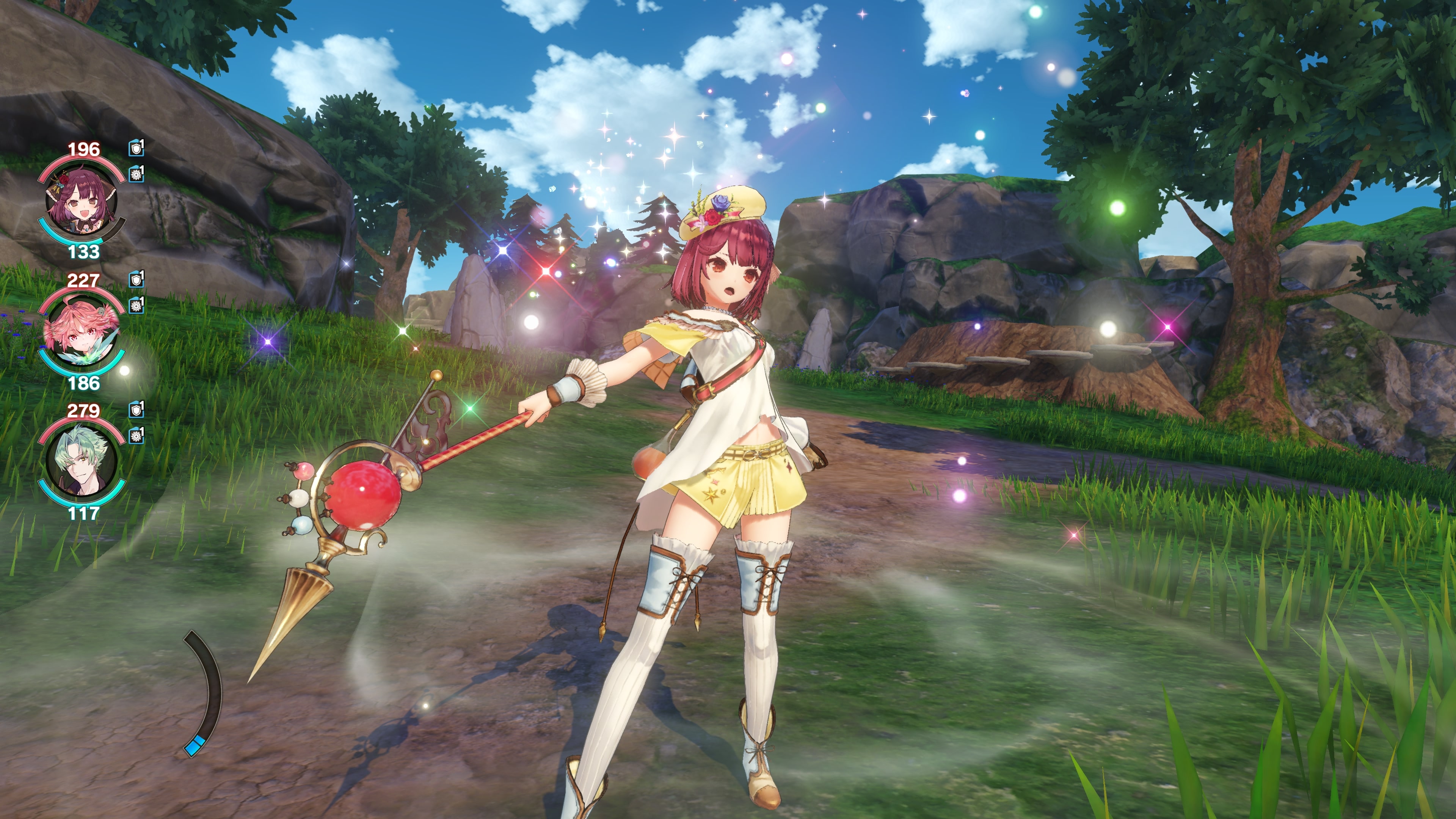Screen dimensions: 1456x819
Task: Inspect the shield buff icon beside Sophie's portrait
Action: click(x=136, y=149)
